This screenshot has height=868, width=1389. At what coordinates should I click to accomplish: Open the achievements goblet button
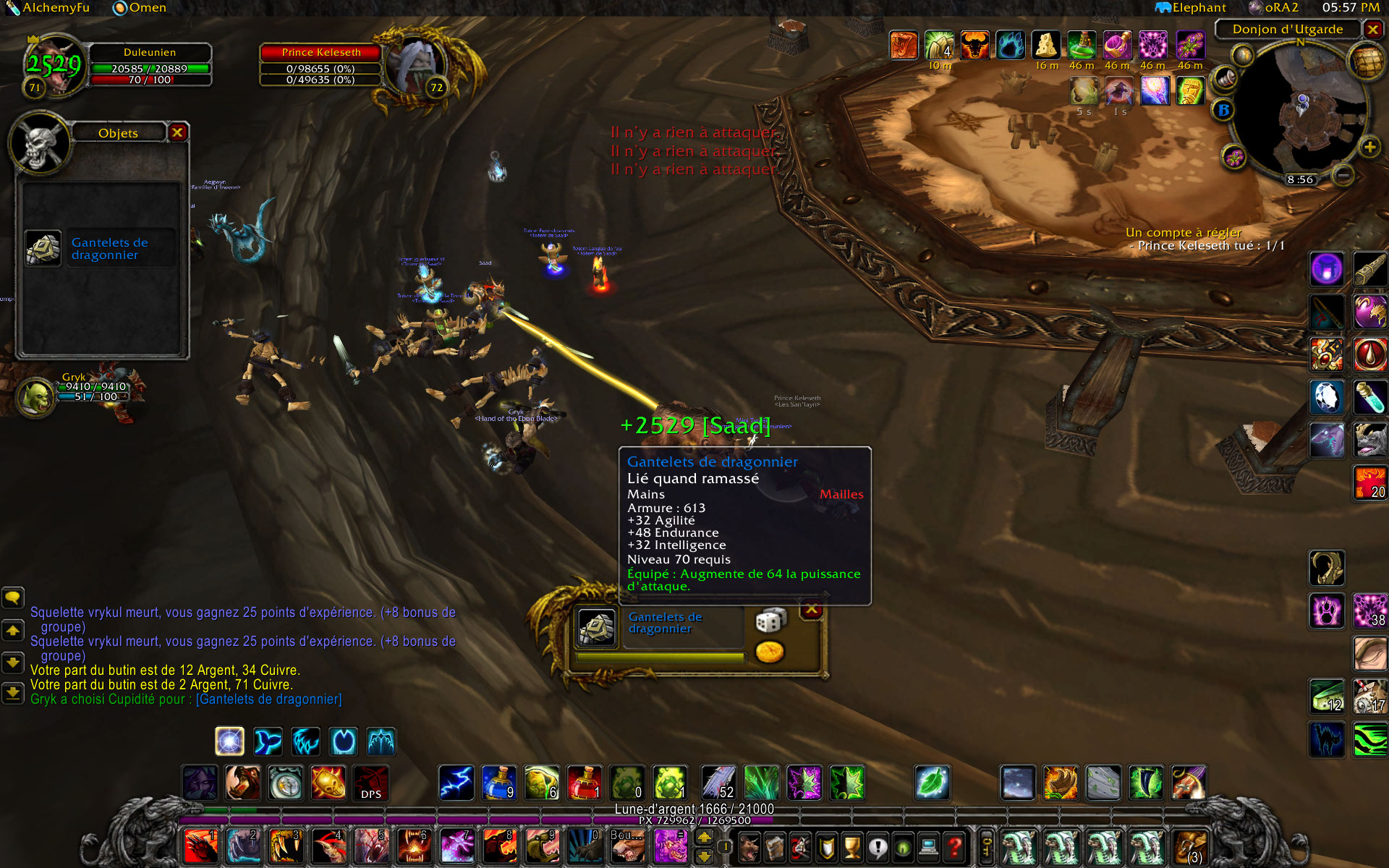tap(853, 846)
